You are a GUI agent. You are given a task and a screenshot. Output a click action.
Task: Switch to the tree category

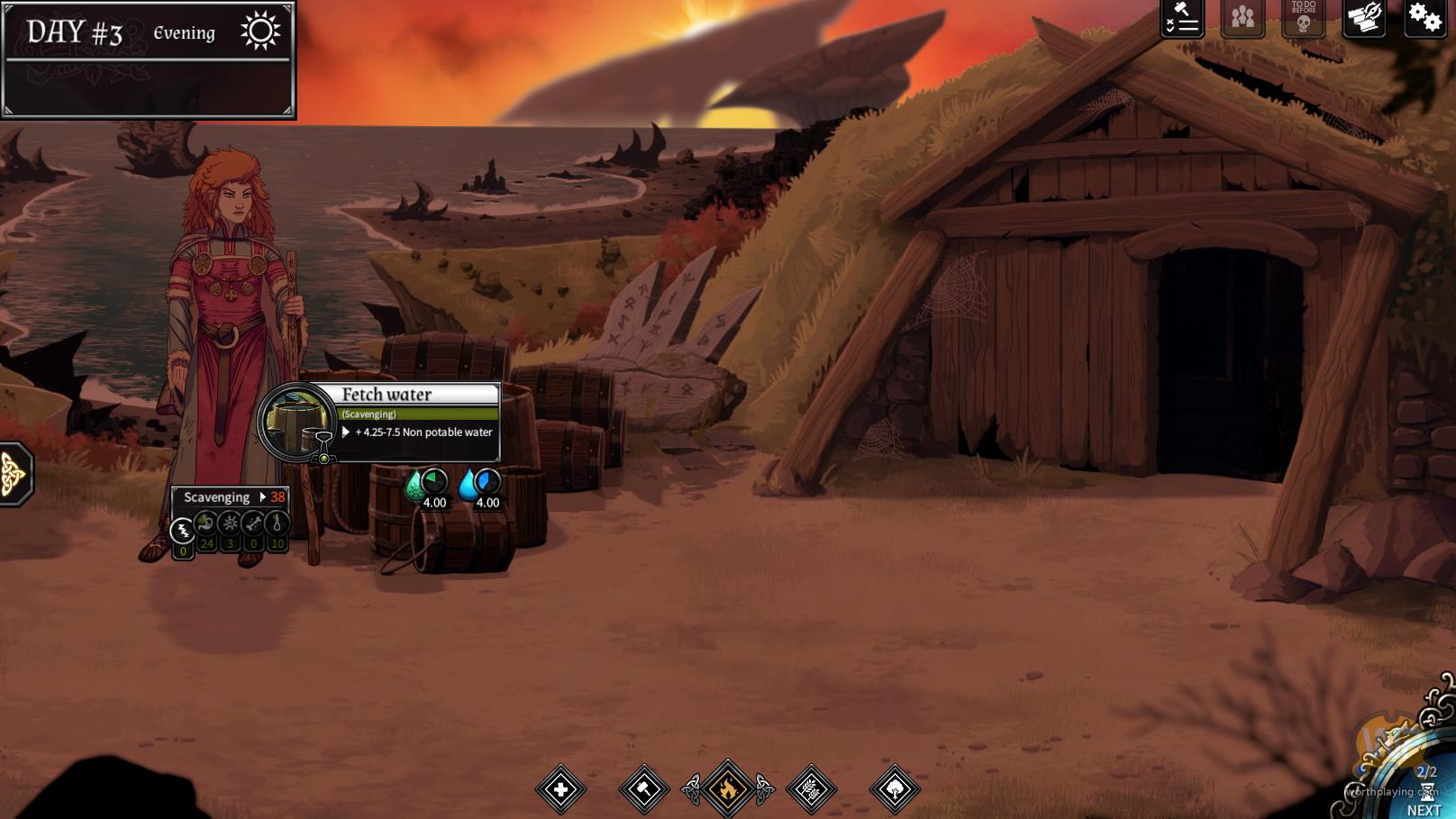click(x=895, y=790)
